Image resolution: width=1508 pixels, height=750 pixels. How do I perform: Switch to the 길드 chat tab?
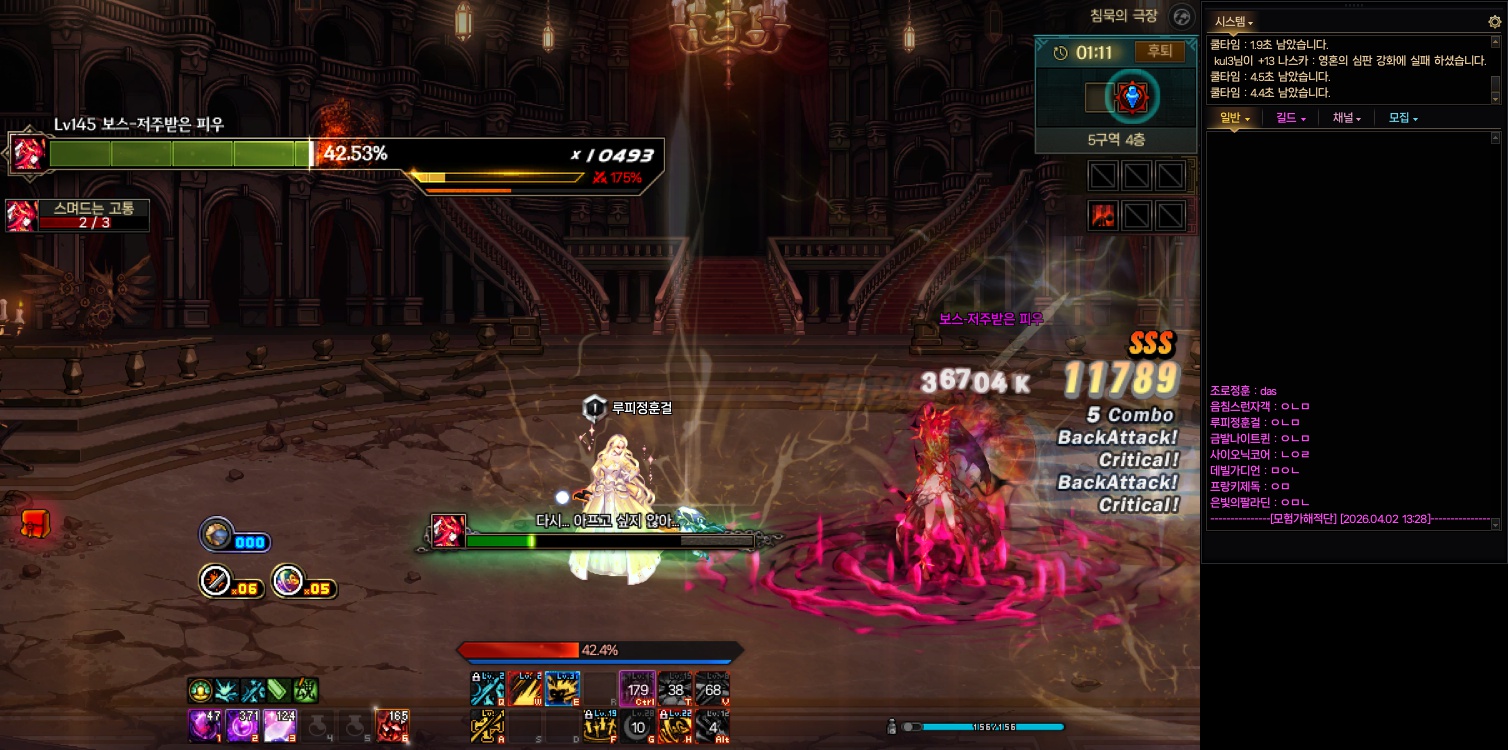tap(1291, 118)
